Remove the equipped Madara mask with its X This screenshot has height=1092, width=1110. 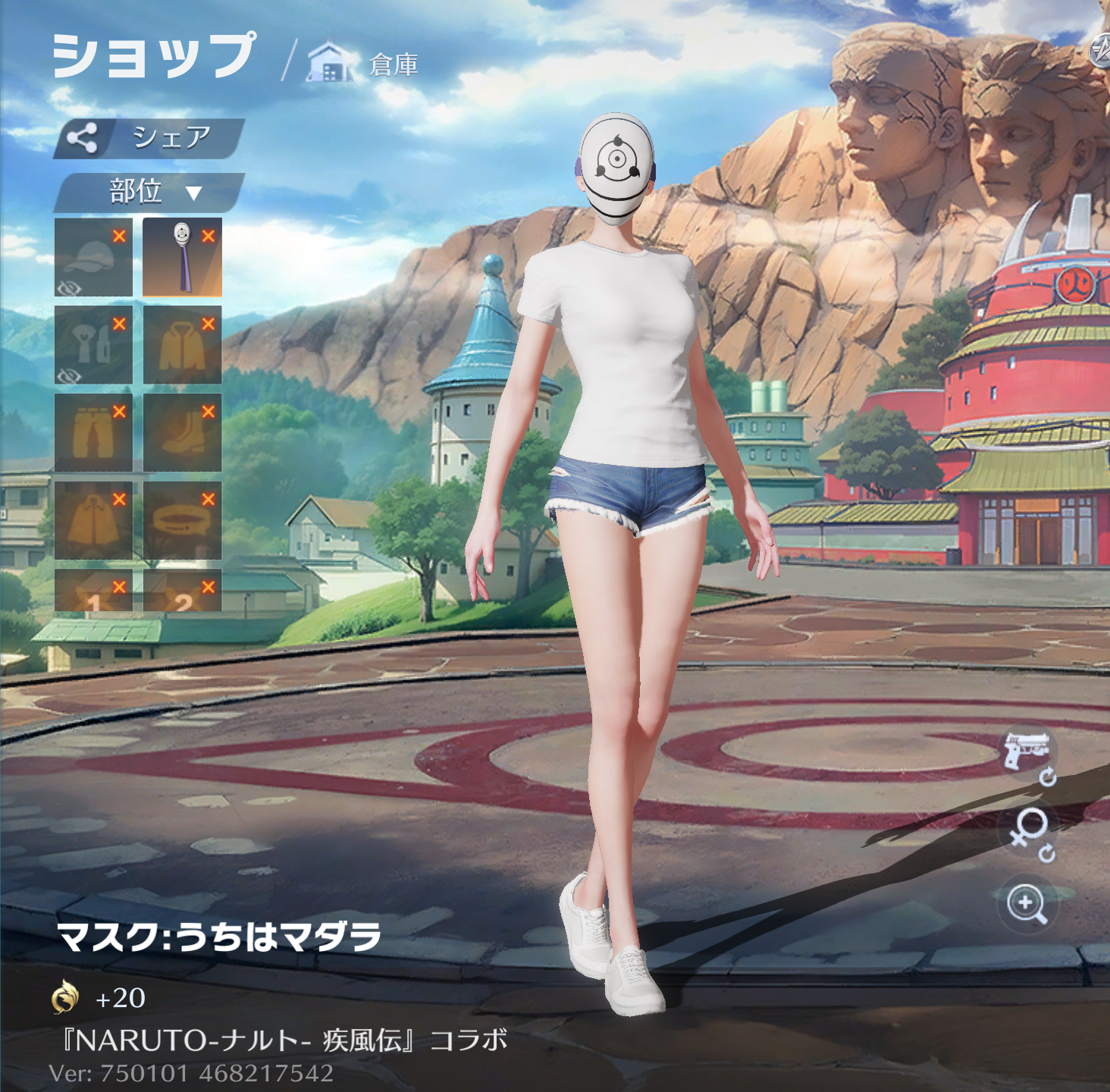pyautogui.click(x=209, y=236)
